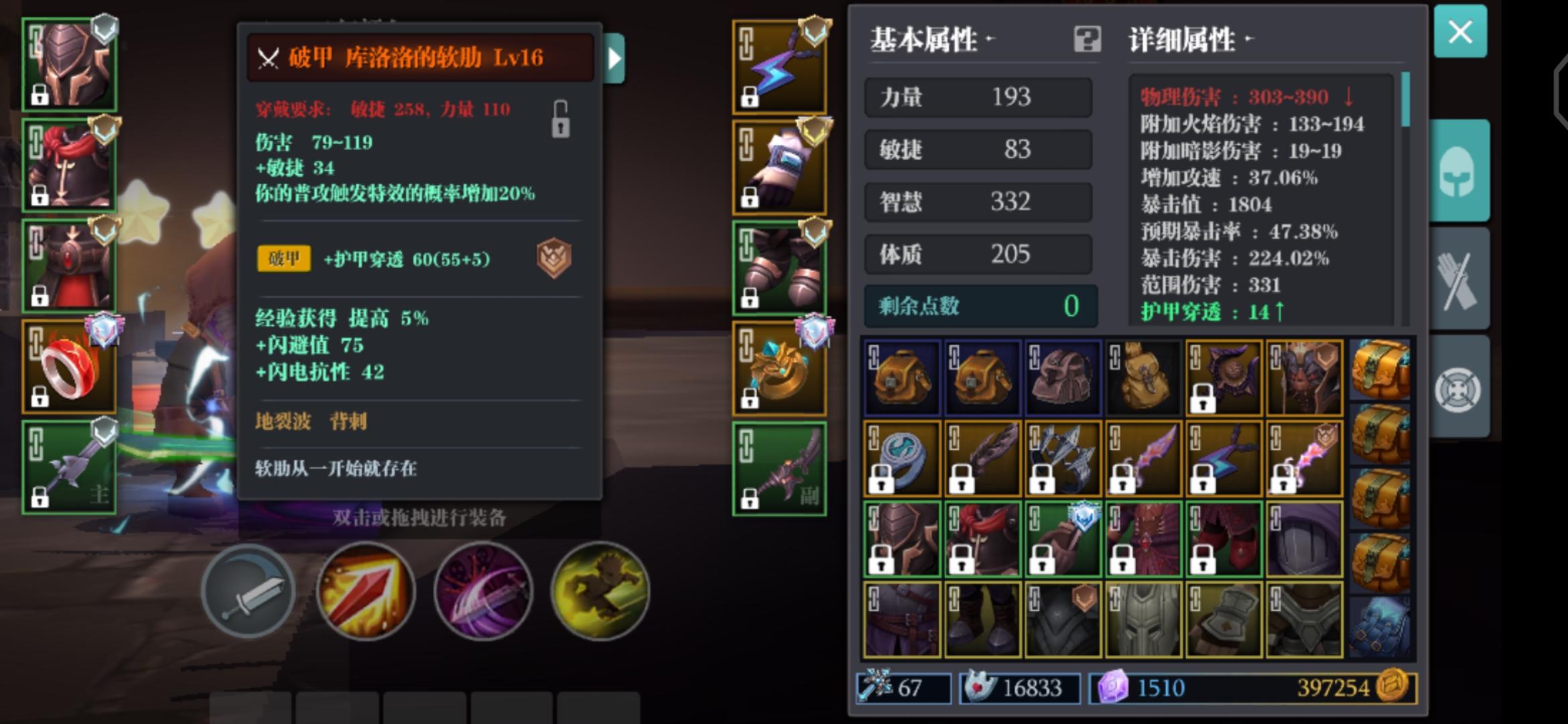Click the main weapon slot marked 主
Viewport: 1568px width, 724px height.
[69, 467]
